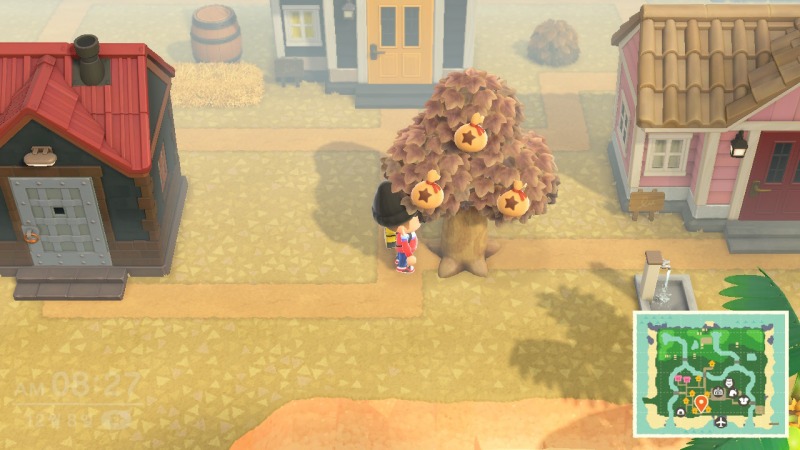The width and height of the screenshot is (800, 450).
Task: Select the airport airplane icon on the minimap
Action: point(721,422)
